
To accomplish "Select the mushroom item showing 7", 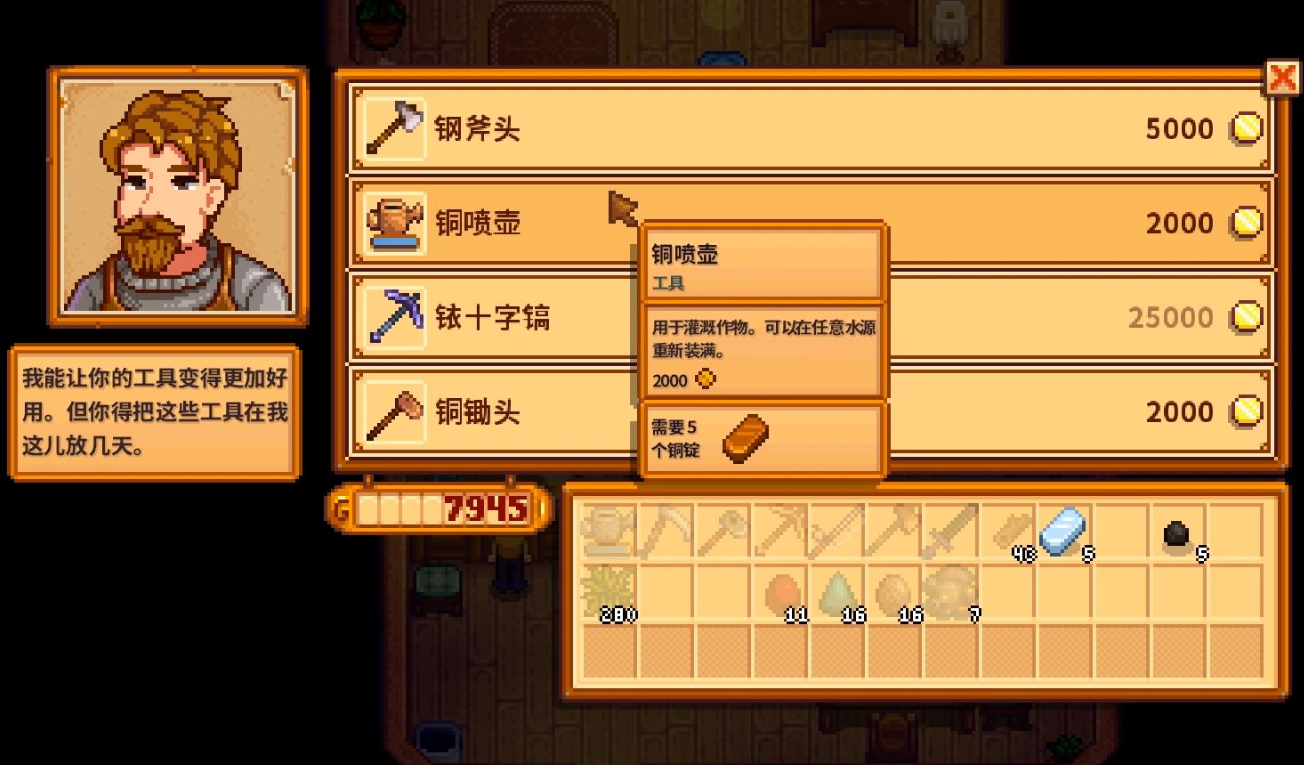I will [x=950, y=592].
